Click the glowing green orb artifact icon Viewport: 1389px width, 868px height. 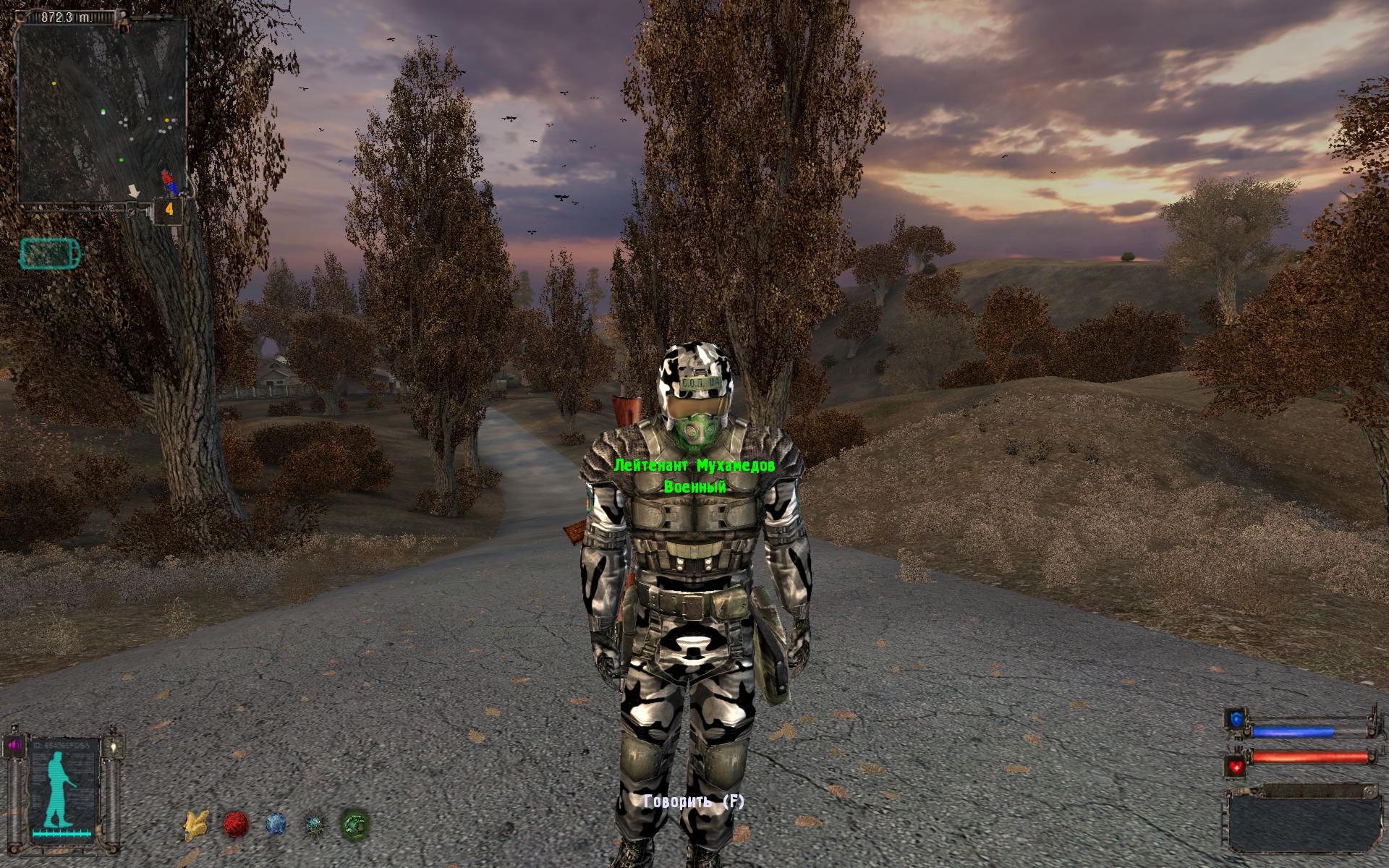(x=354, y=824)
